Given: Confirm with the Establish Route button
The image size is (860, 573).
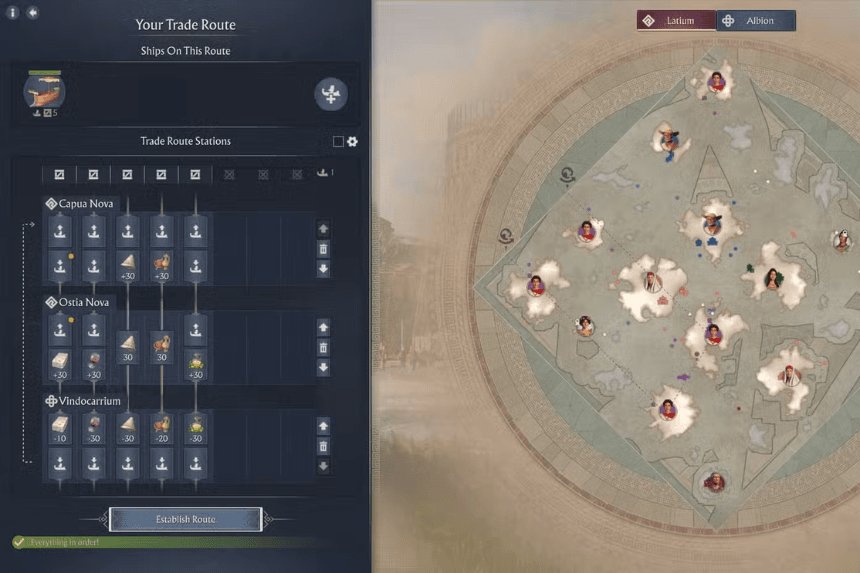Looking at the screenshot, I should pyautogui.click(x=185, y=519).
